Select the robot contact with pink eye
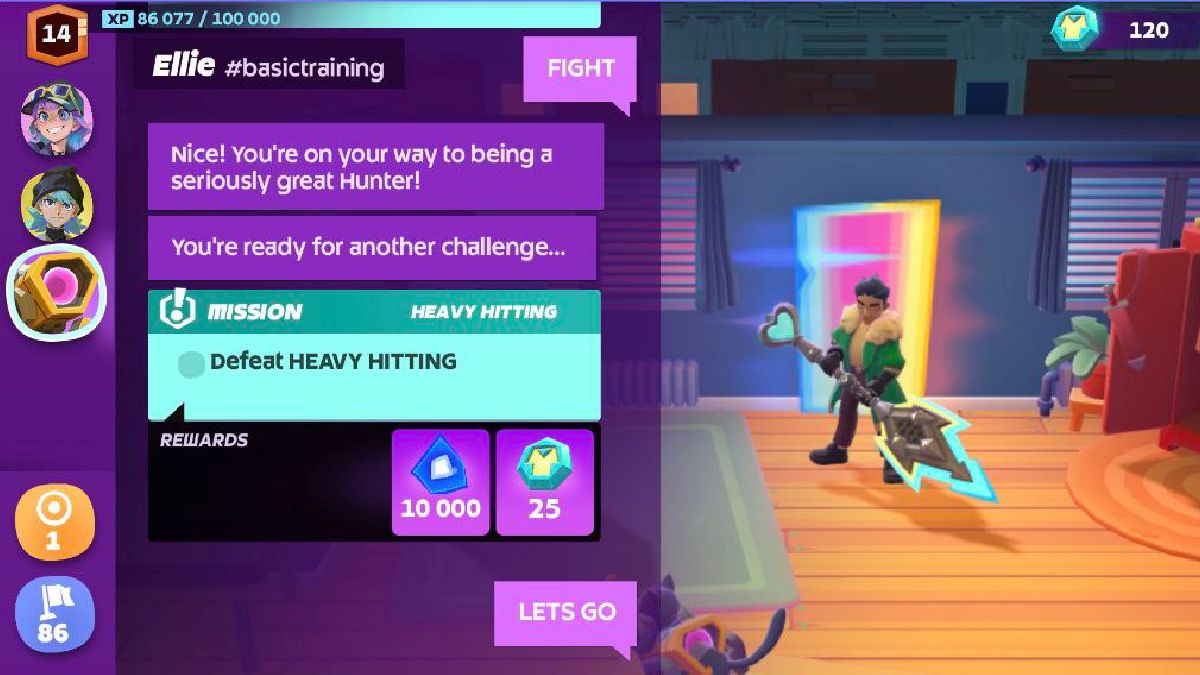The height and width of the screenshot is (675, 1200). click(x=57, y=292)
